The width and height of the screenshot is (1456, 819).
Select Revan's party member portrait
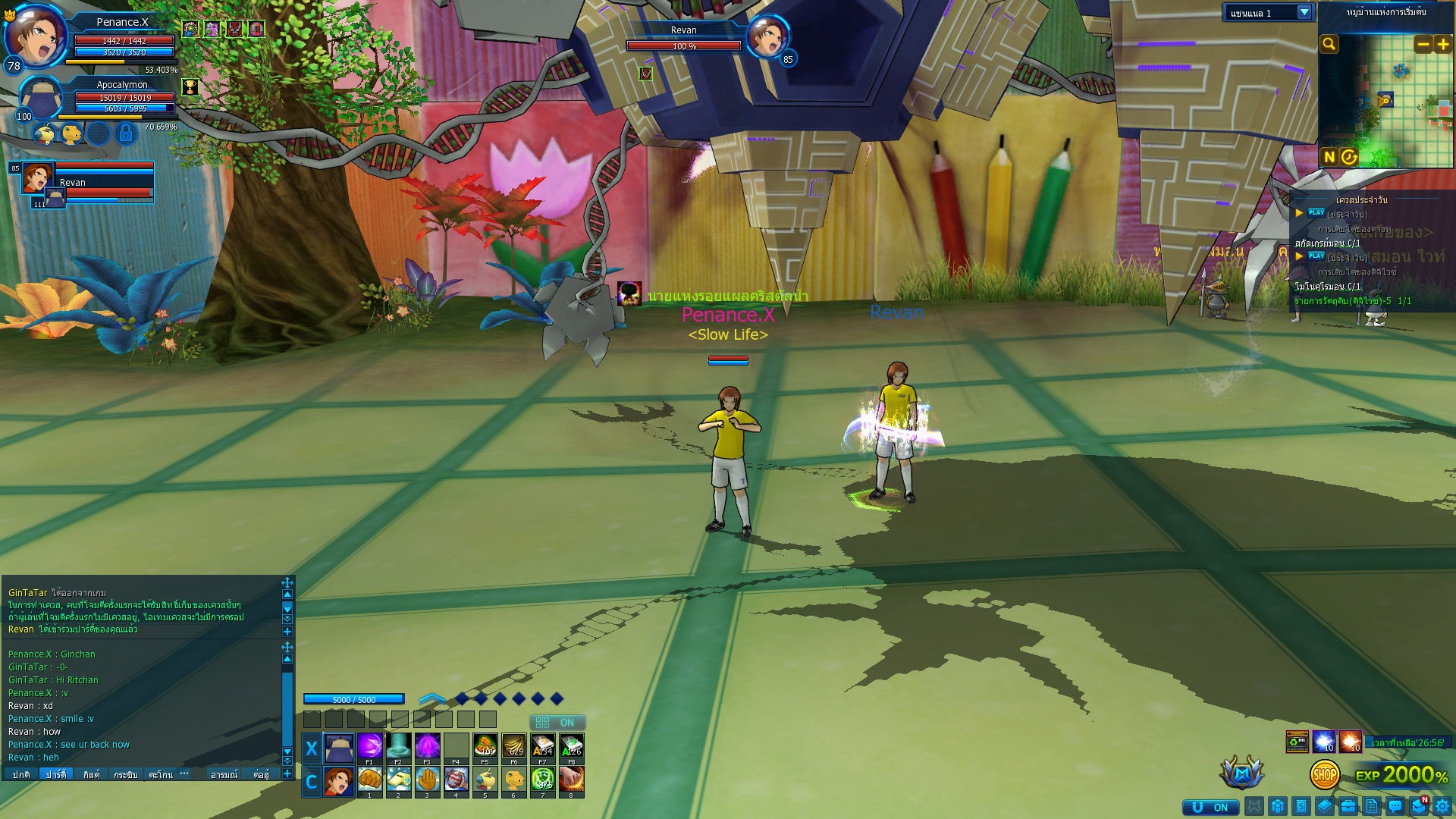[x=37, y=178]
